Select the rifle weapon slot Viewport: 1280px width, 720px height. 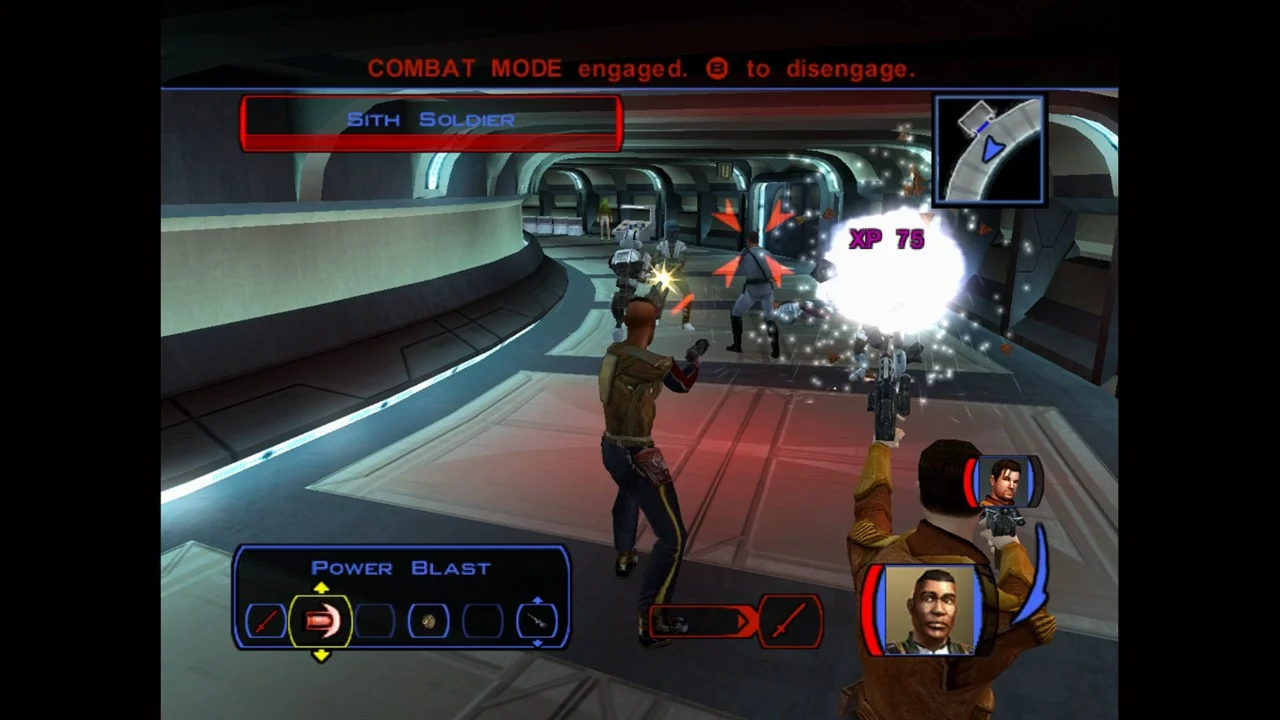click(x=537, y=622)
